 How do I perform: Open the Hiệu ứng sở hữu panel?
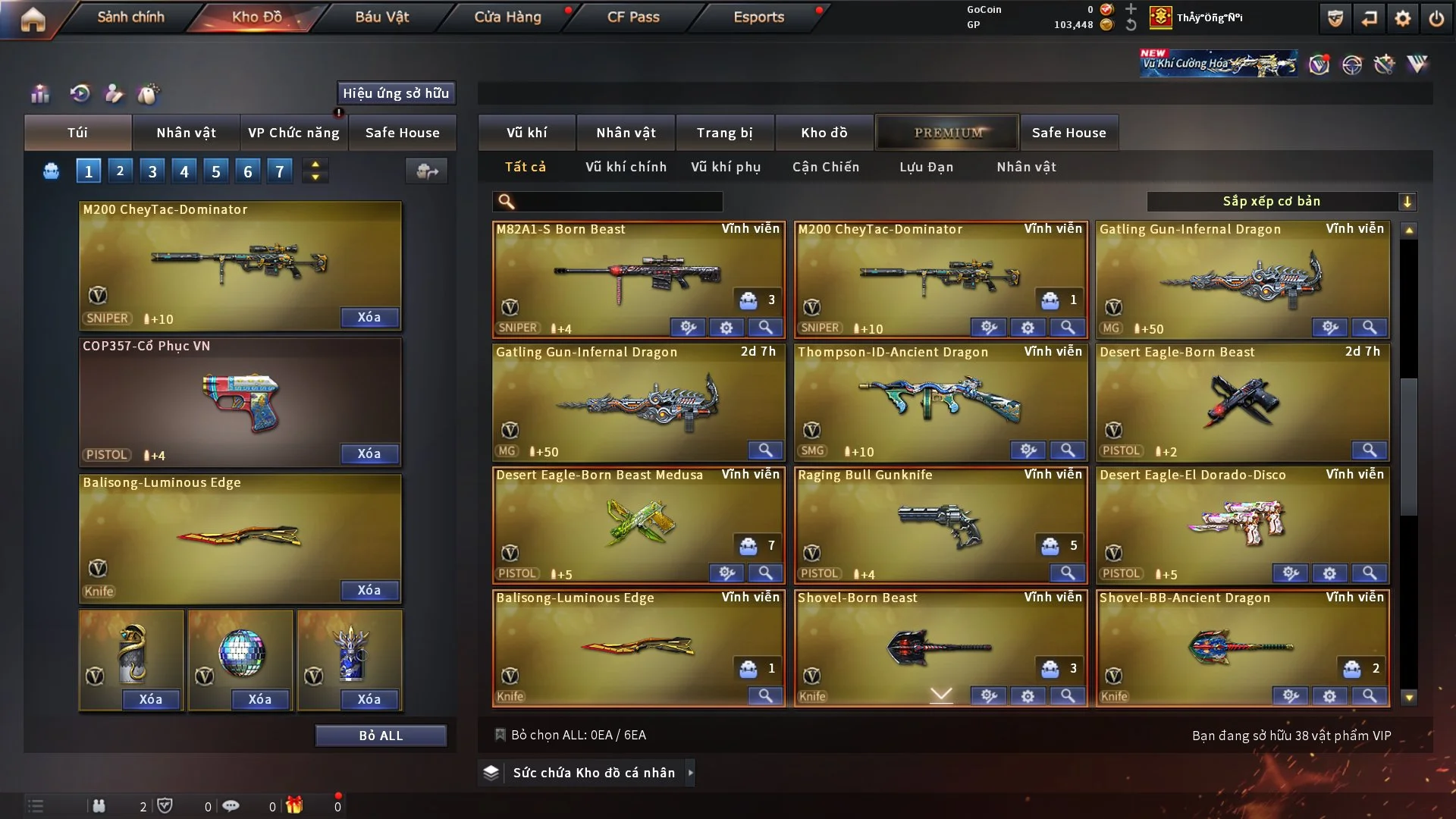pos(396,93)
